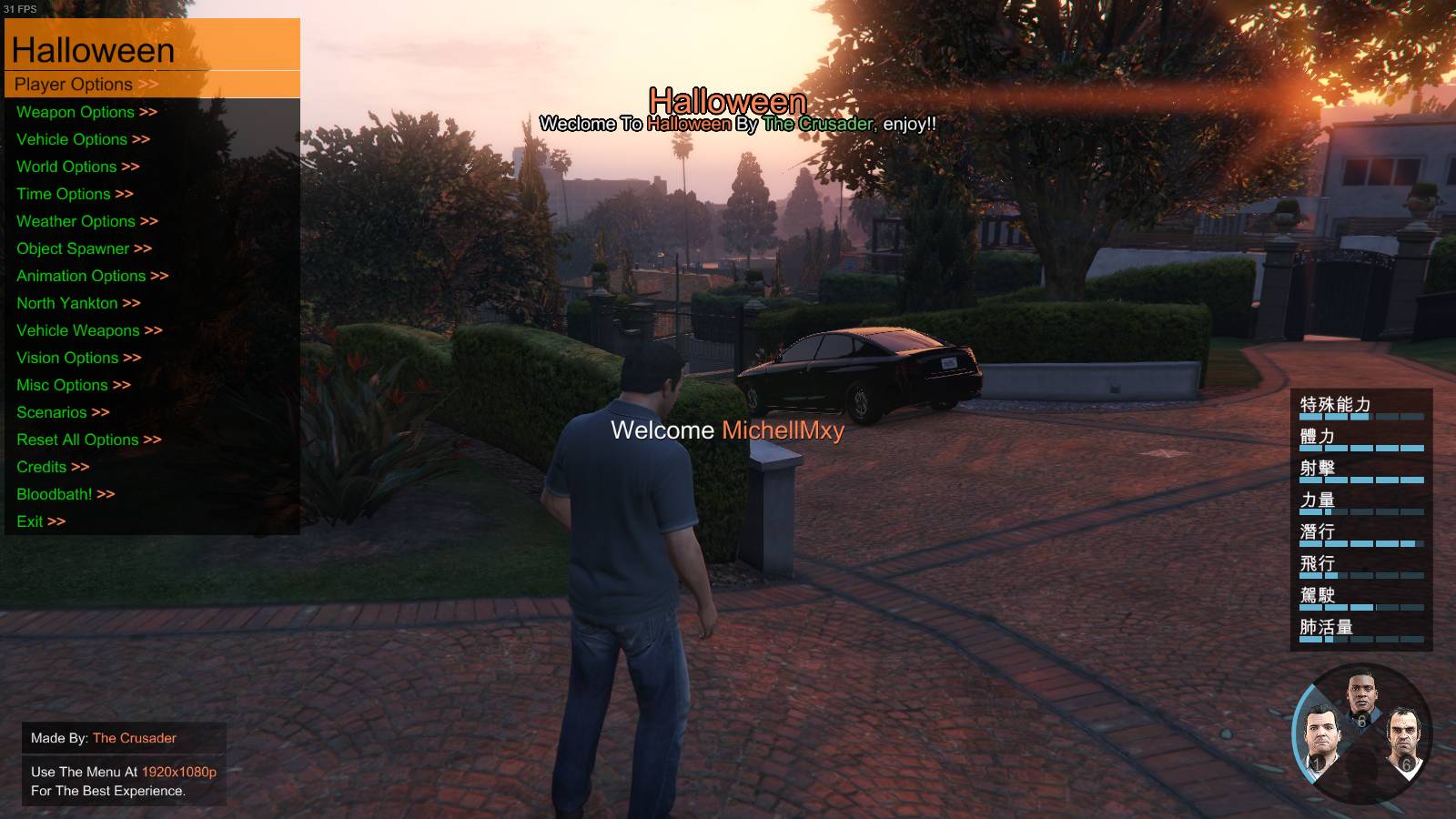This screenshot has width=1456, height=819.
Task: Exit the Halloween mod menu
Action: click(x=41, y=521)
